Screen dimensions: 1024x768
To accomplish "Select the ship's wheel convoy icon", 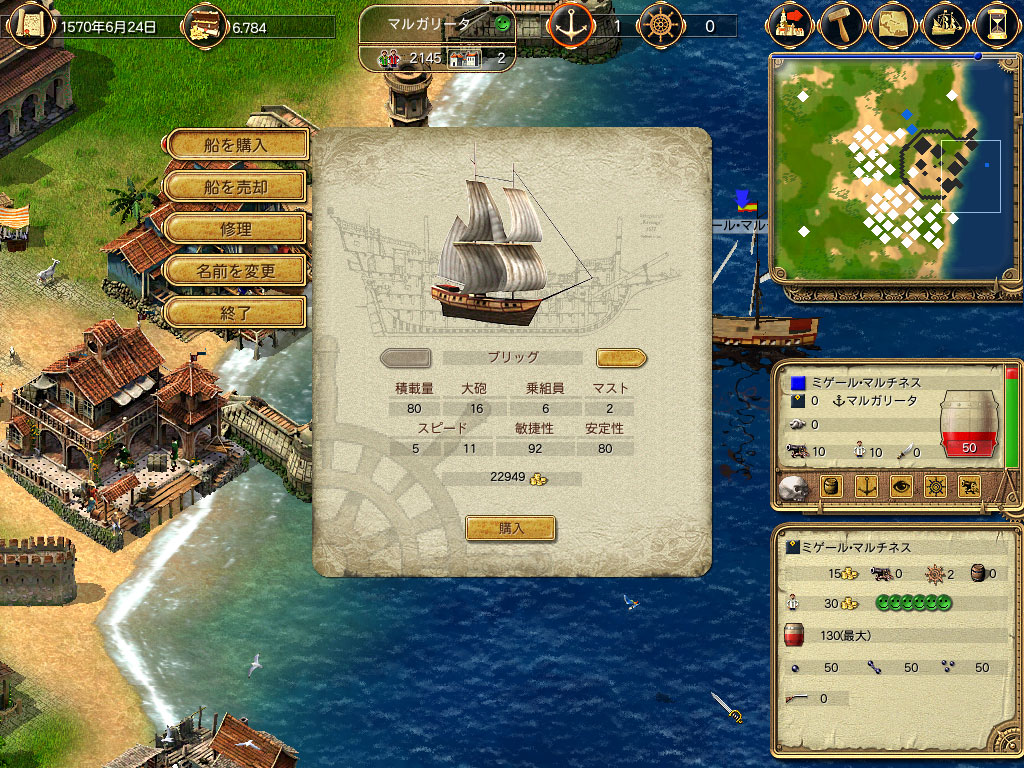I will [660, 24].
